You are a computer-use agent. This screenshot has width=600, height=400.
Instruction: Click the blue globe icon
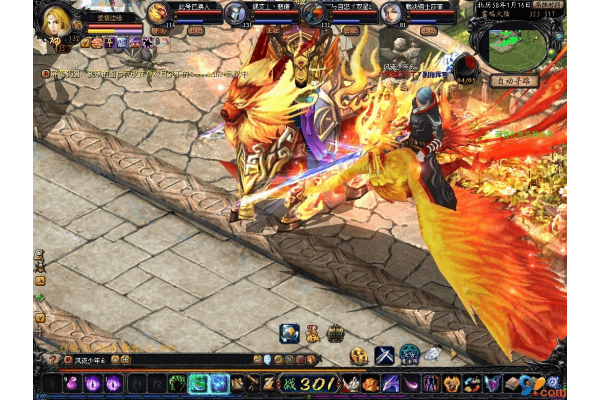pos(288,334)
